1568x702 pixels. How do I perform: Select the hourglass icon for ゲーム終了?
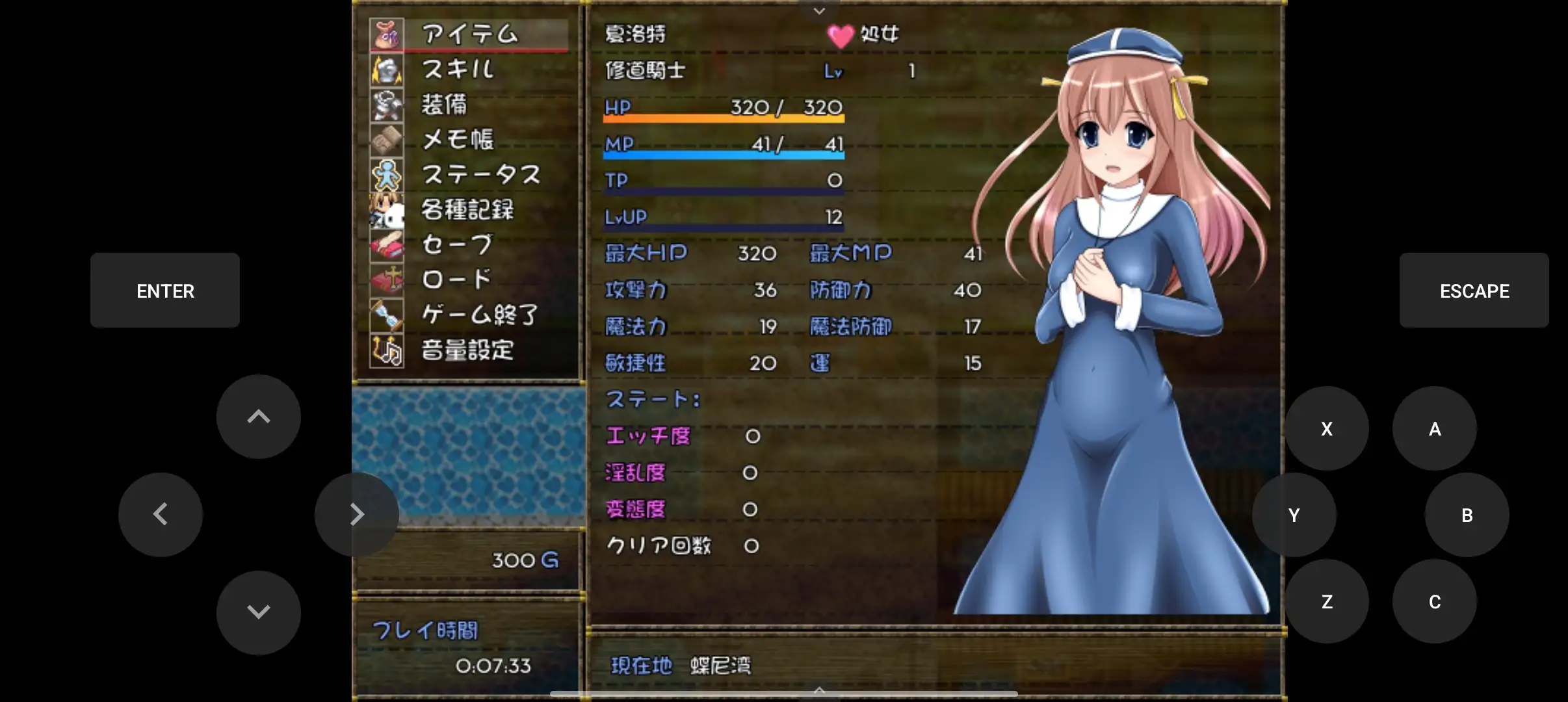(x=387, y=315)
